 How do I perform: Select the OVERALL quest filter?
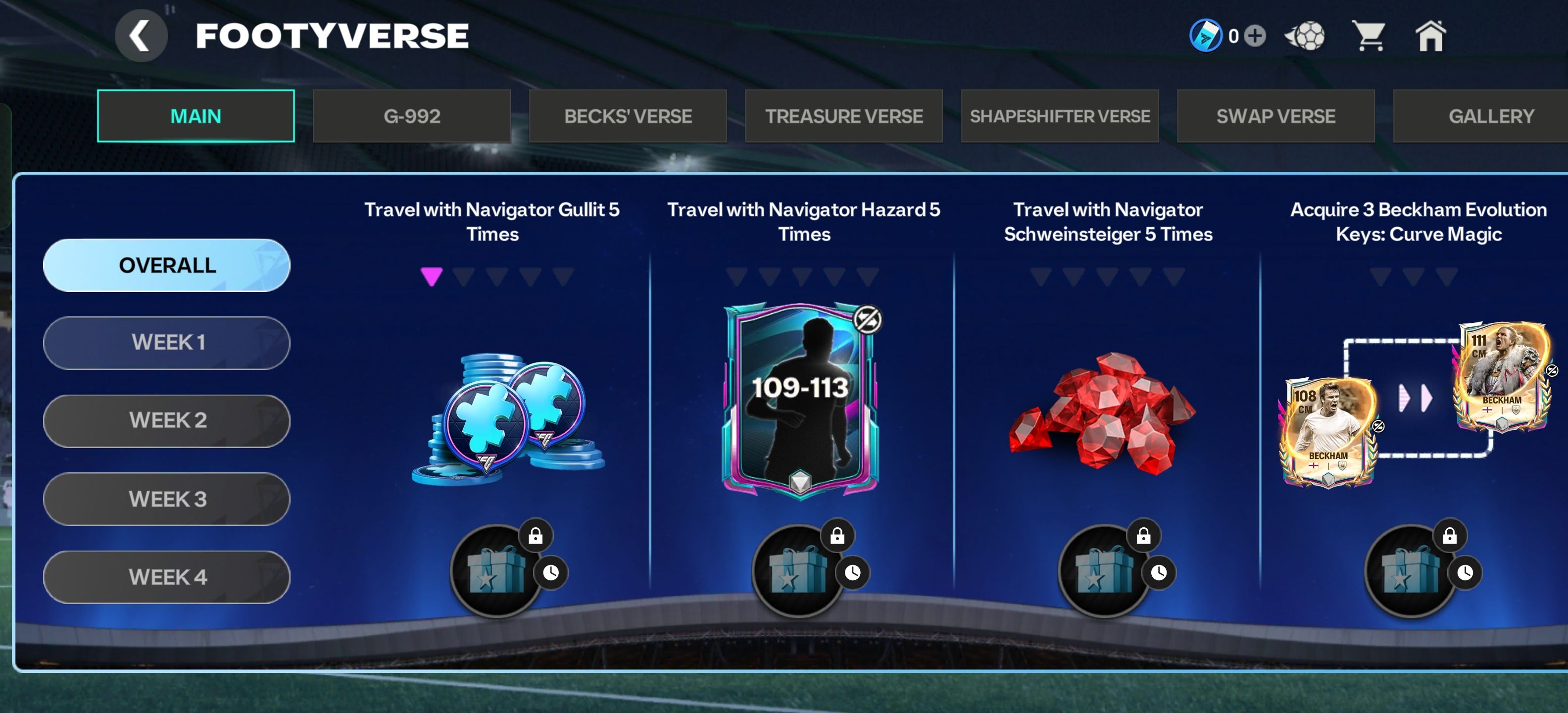pos(167,265)
